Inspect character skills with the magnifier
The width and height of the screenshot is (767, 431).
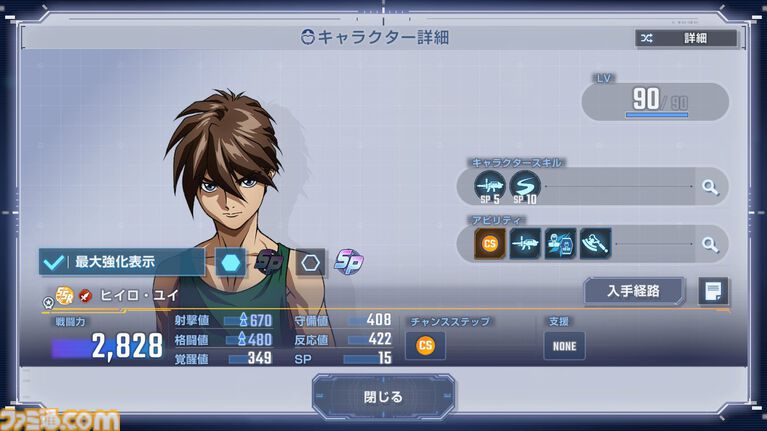[x=709, y=186]
